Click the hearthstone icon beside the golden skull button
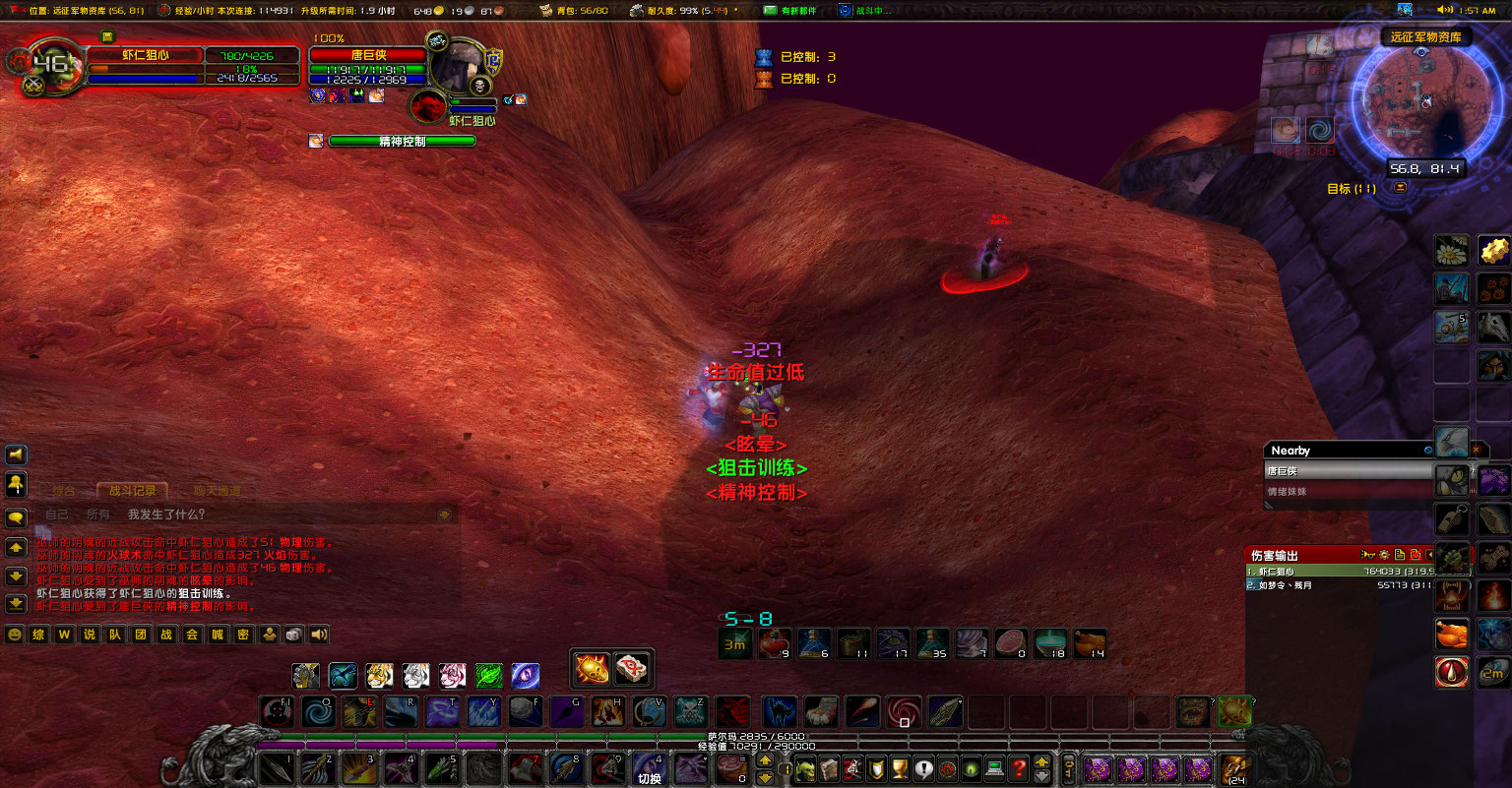The height and width of the screenshot is (788, 1512). click(x=632, y=667)
